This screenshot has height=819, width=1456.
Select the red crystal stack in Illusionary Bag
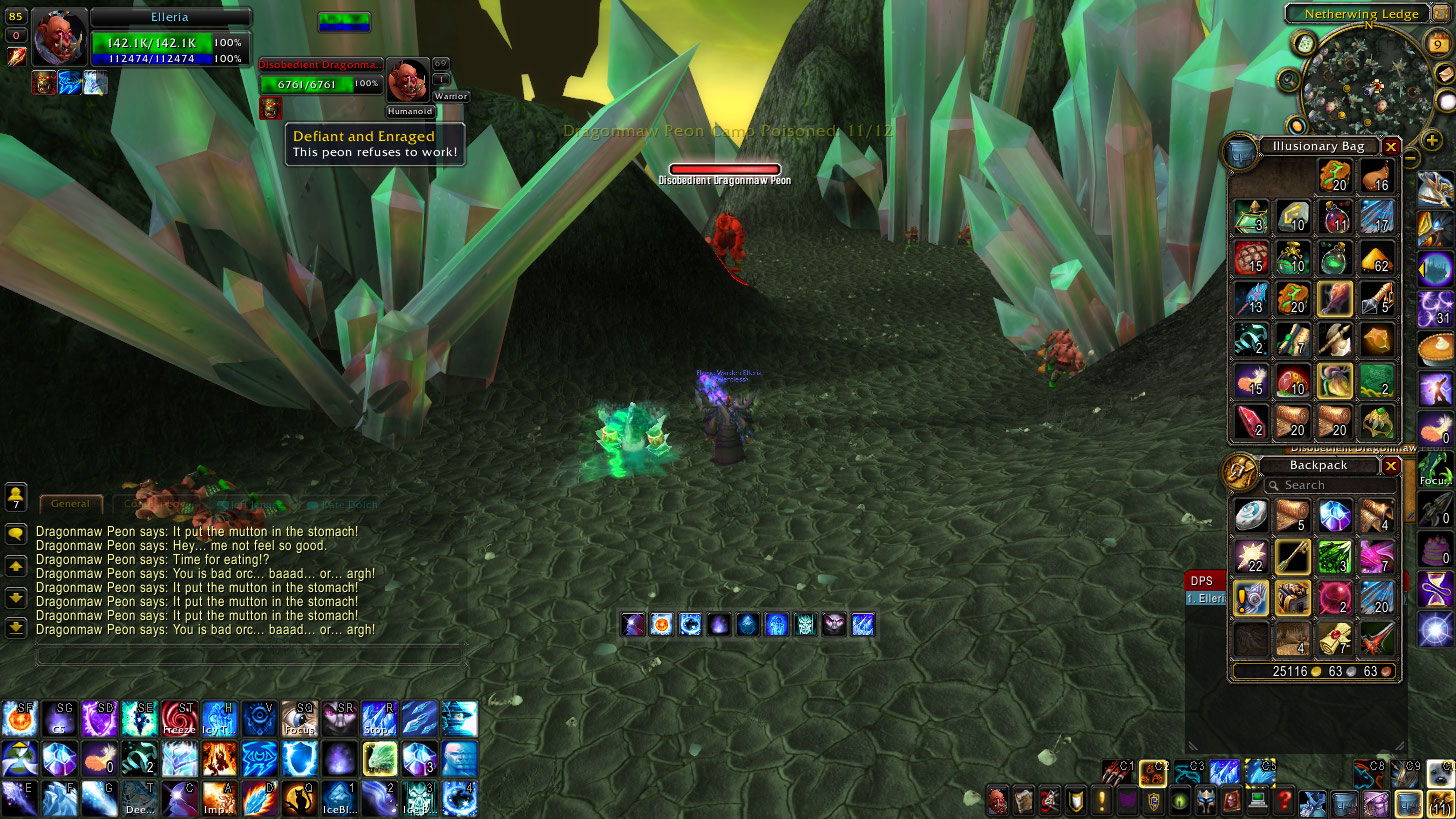[x=1251, y=423]
